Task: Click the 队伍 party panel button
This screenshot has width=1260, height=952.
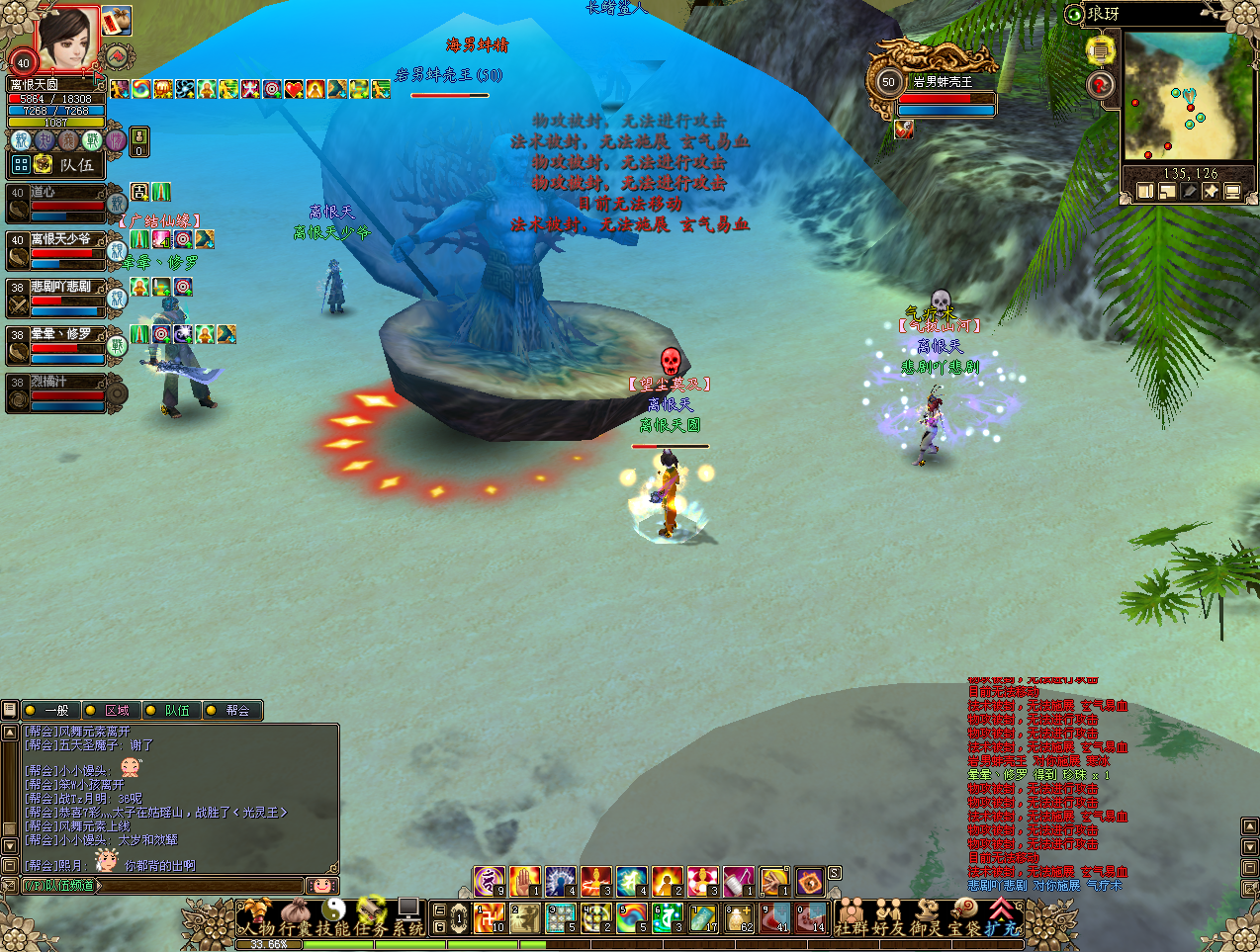Action: [x=67, y=164]
